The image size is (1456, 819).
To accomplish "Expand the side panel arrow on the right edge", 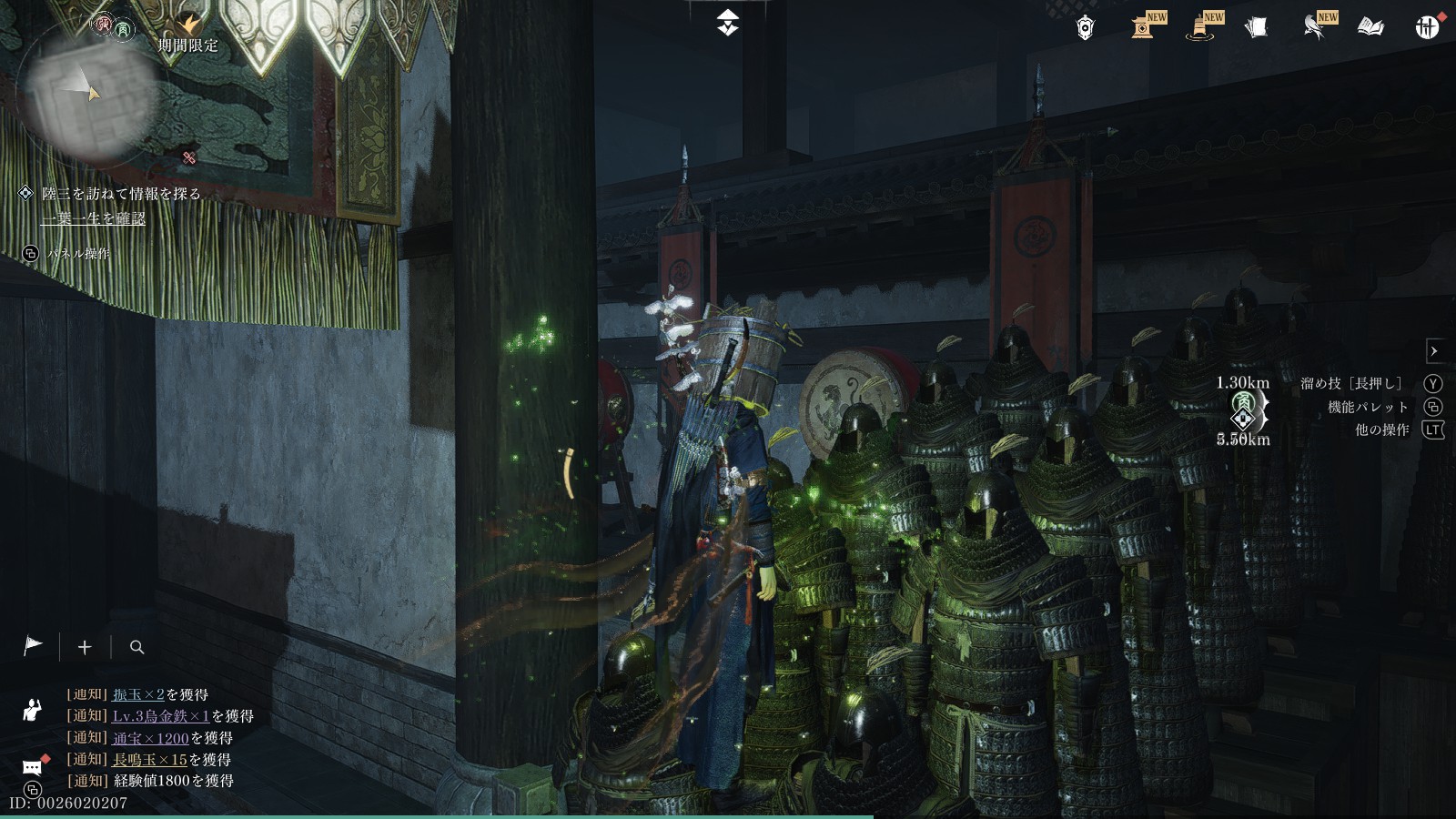I will [x=1434, y=351].
